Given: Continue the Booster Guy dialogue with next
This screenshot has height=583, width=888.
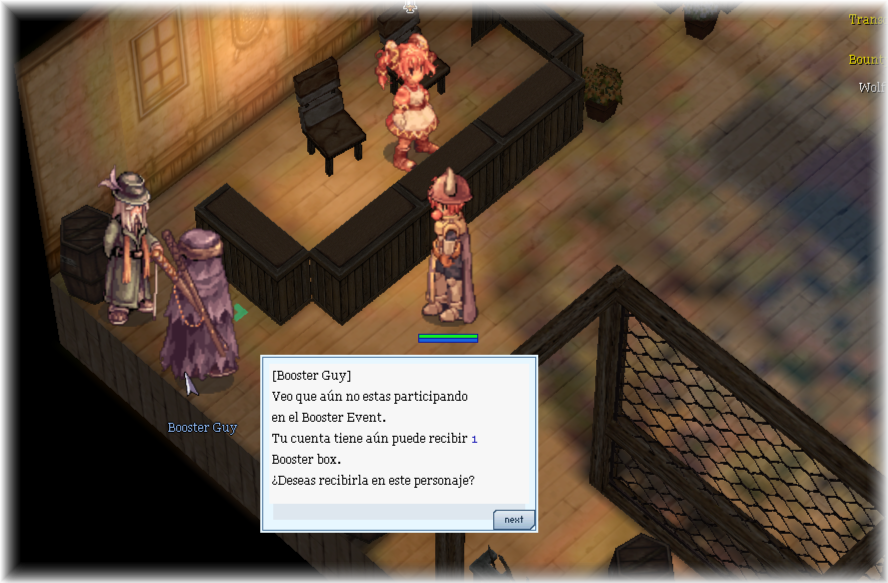Looking at the screenshot, I should [513, 520].
